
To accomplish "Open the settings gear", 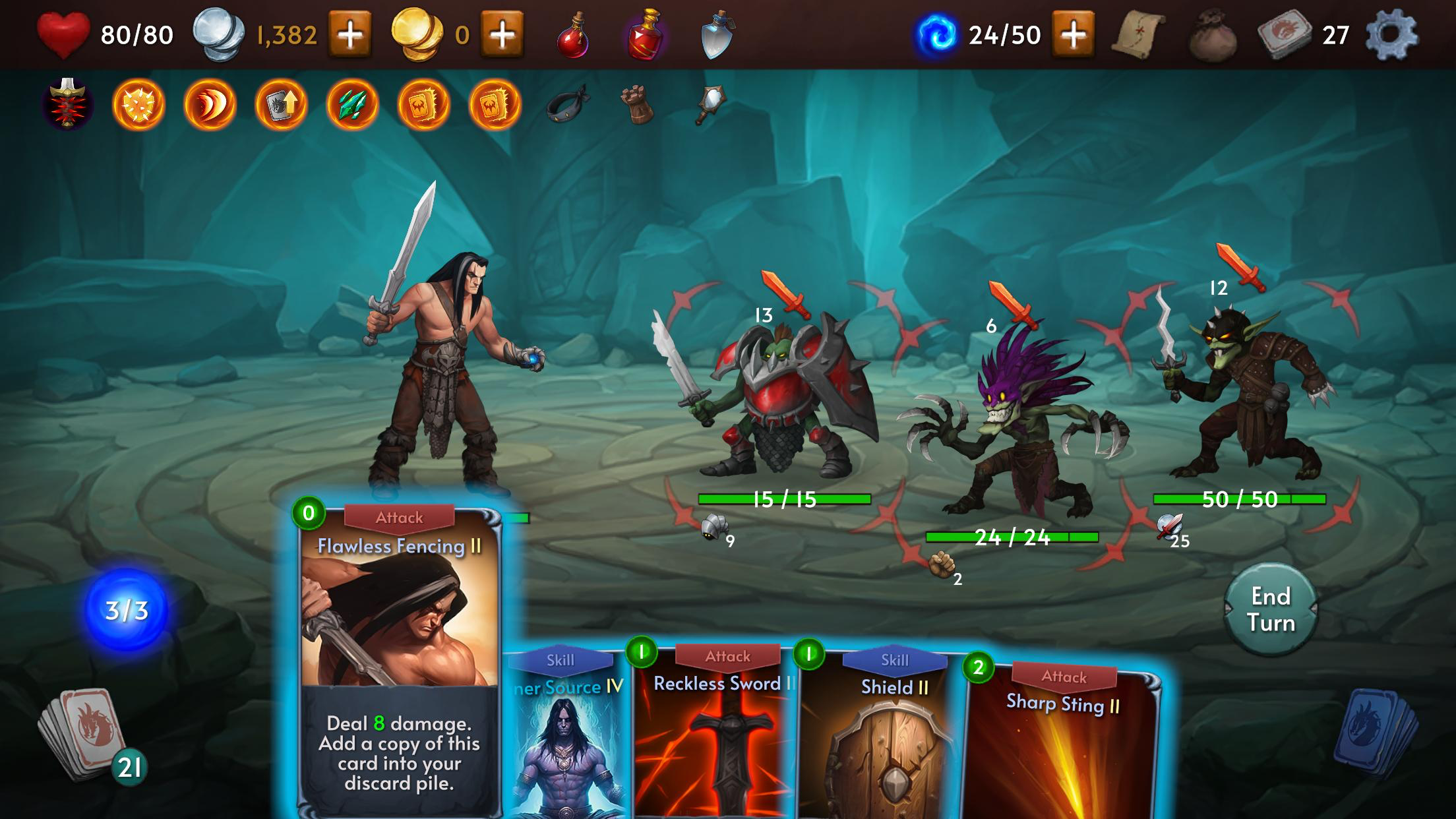I will coord(1391,34).
